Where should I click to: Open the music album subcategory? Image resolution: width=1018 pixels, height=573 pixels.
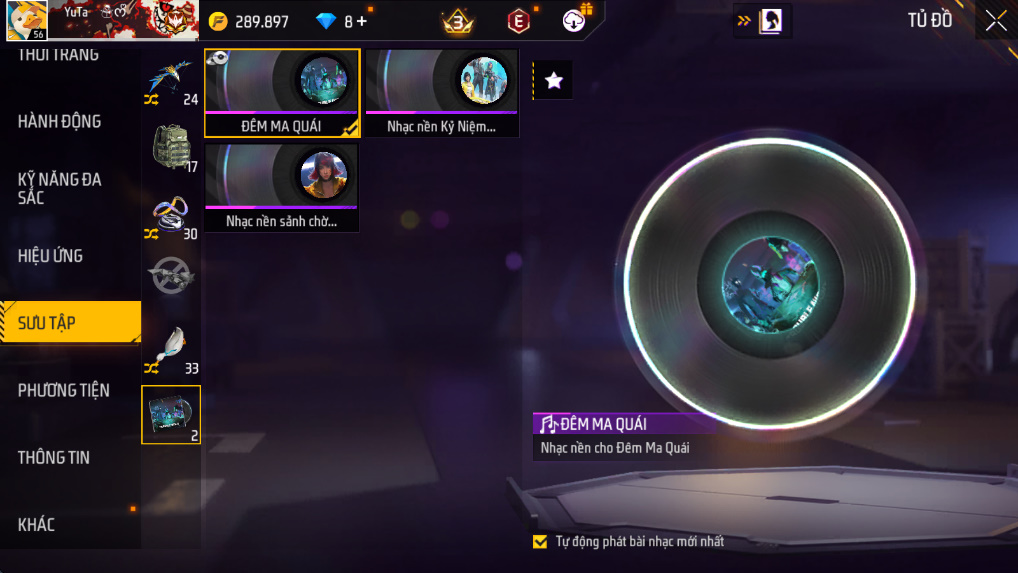click(x=171, y=414)
